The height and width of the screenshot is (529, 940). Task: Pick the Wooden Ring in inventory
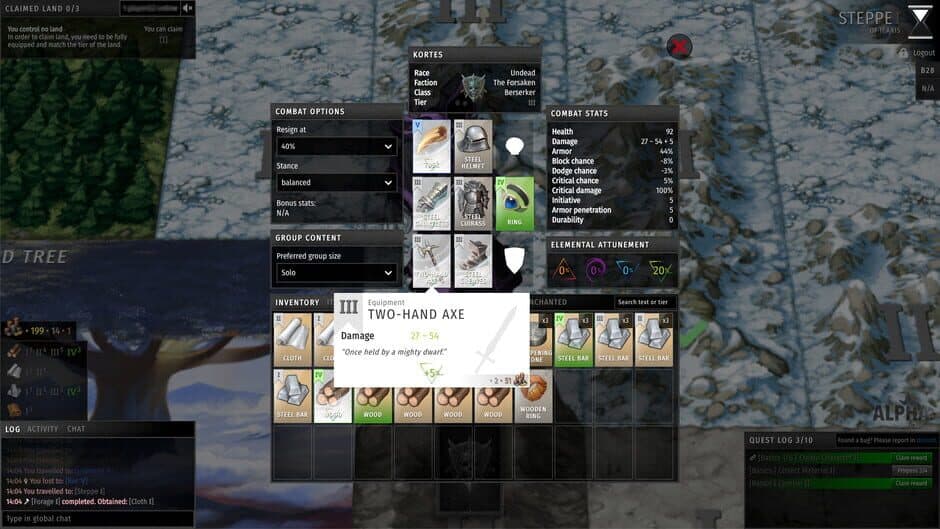pos(533,397)
